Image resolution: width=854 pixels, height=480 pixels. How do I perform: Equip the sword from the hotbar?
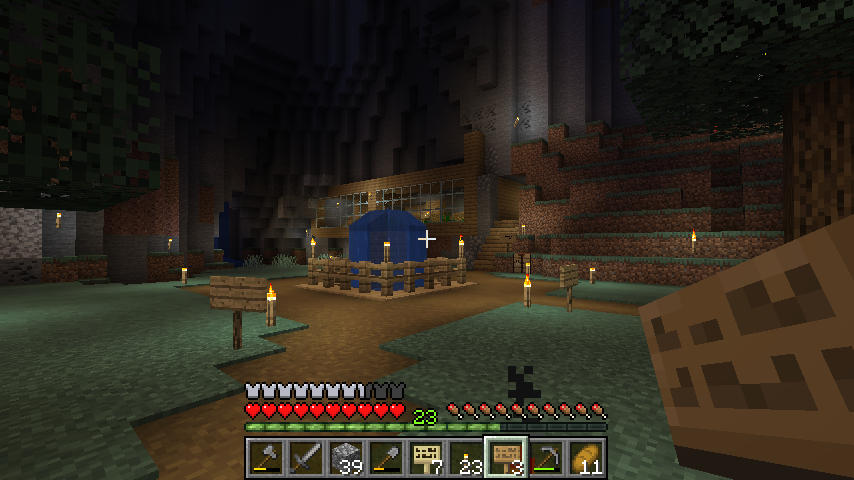305,458
